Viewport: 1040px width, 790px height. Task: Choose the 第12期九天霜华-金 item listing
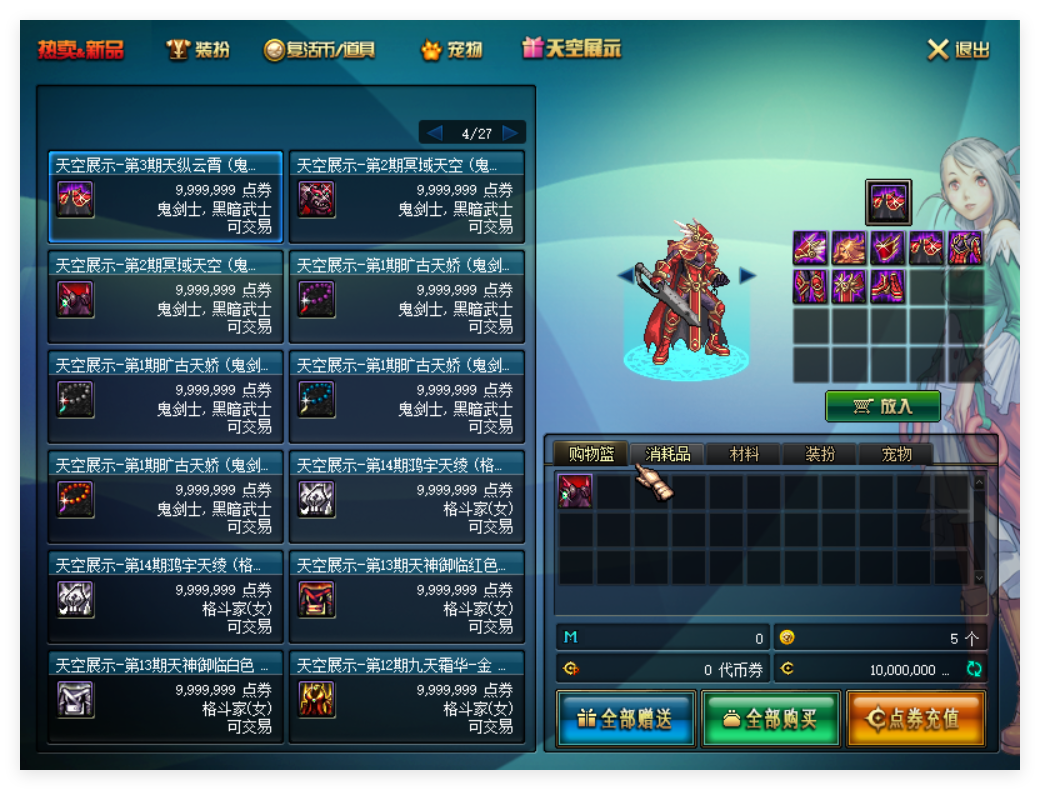click(x=406, y=697)
